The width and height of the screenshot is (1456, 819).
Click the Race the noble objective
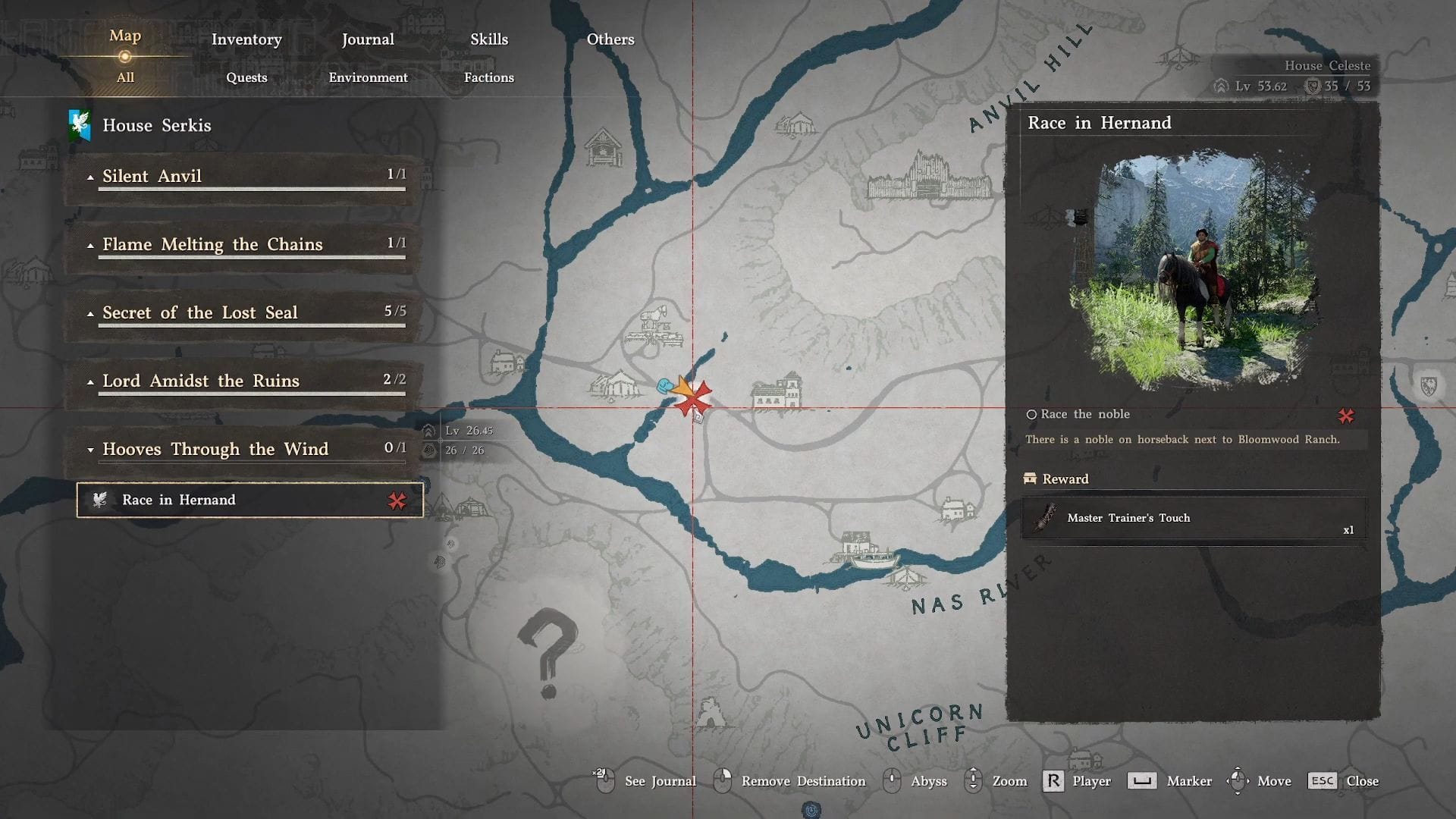pos(1085,414)
